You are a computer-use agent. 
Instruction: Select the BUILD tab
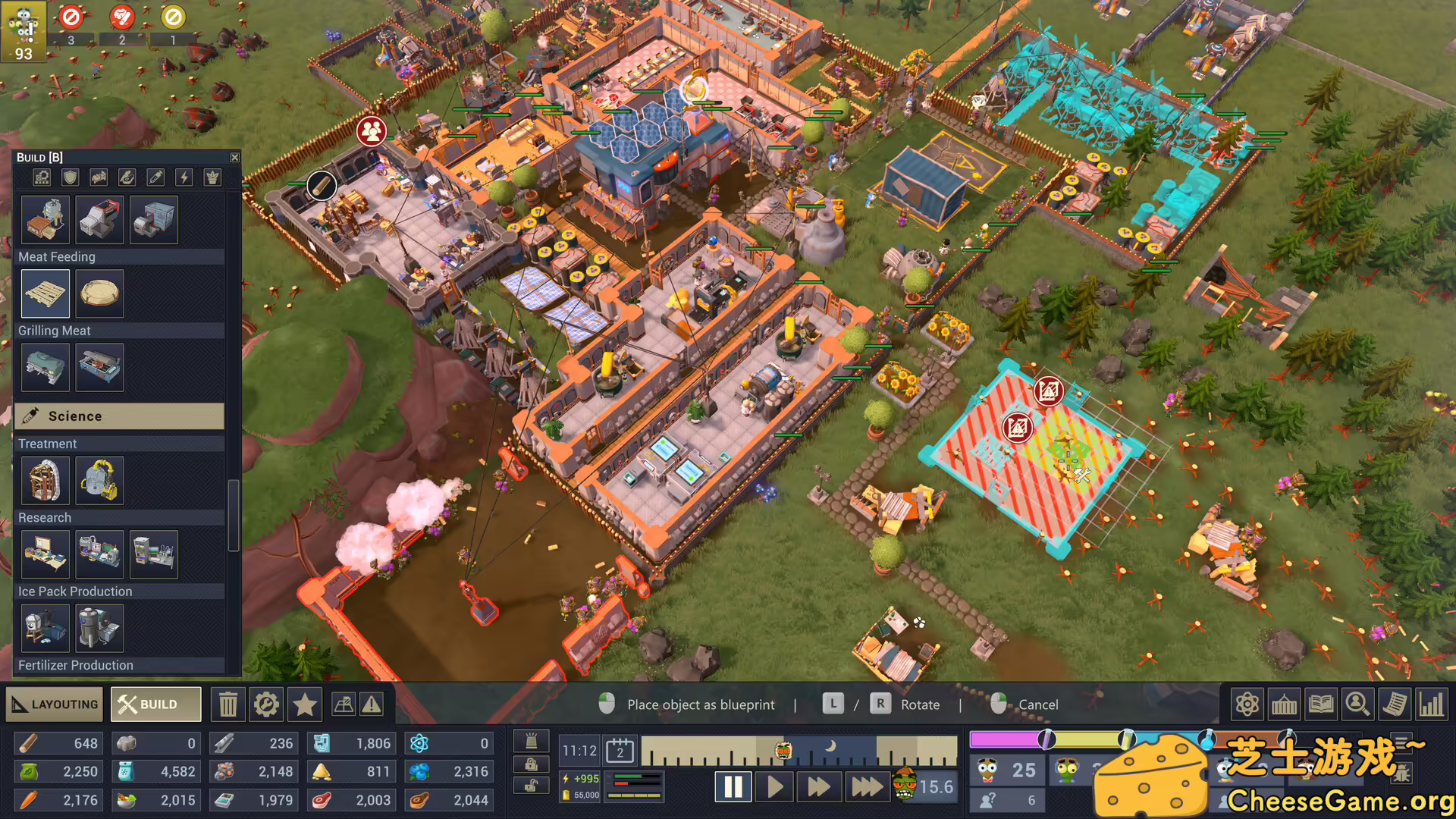pyautogui.click(x=155, y=704)
